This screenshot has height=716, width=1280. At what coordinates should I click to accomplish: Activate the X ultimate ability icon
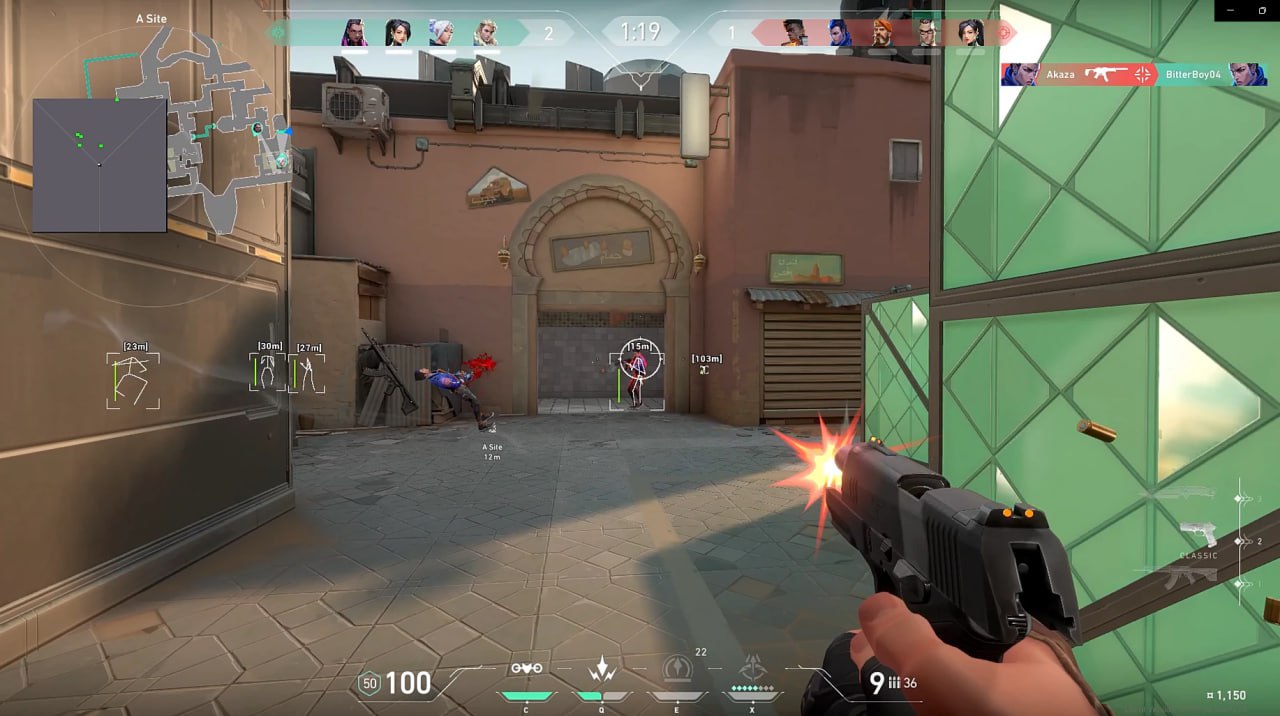point(753,669)
